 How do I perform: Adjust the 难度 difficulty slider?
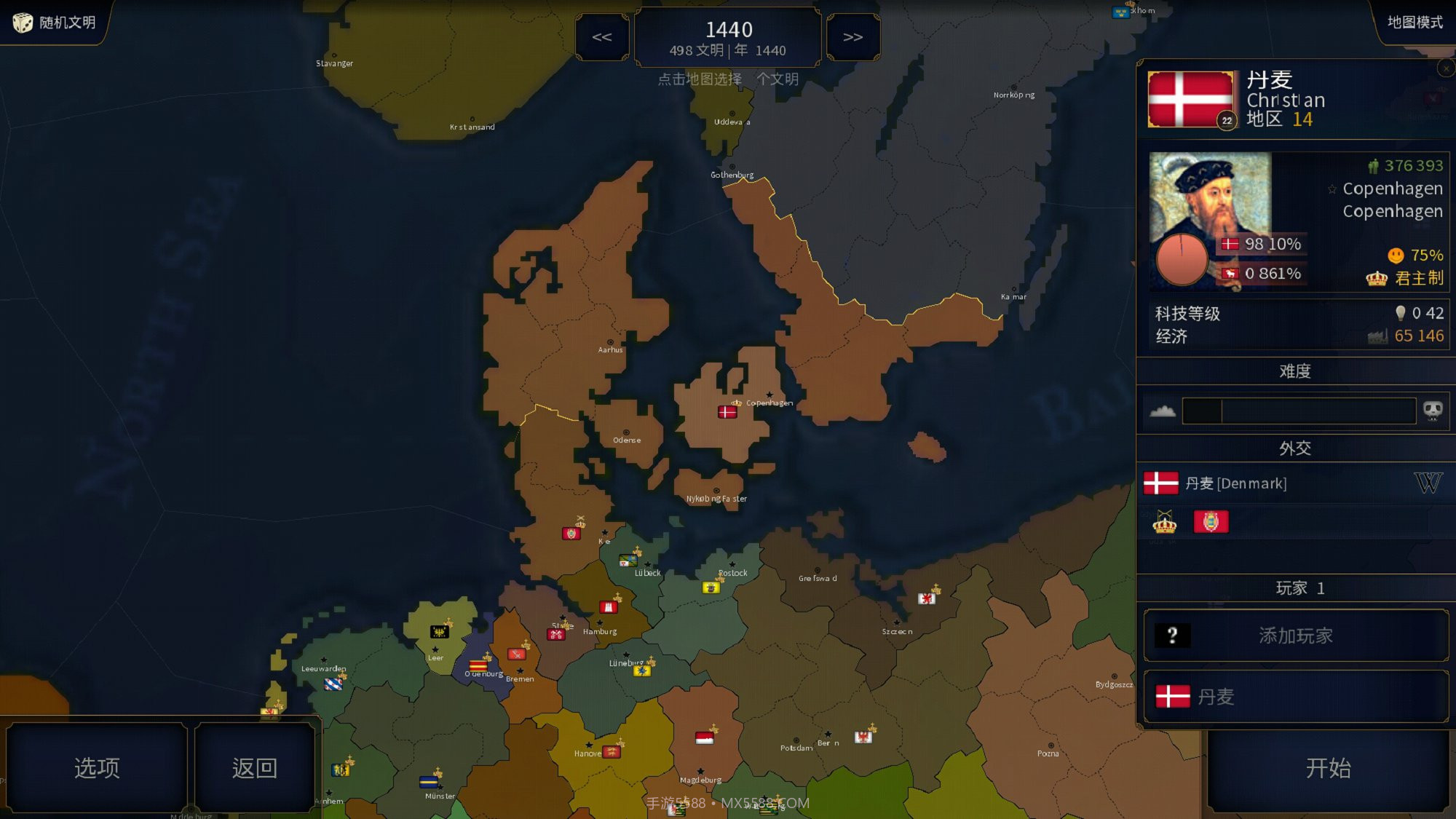pos(1298,411)
